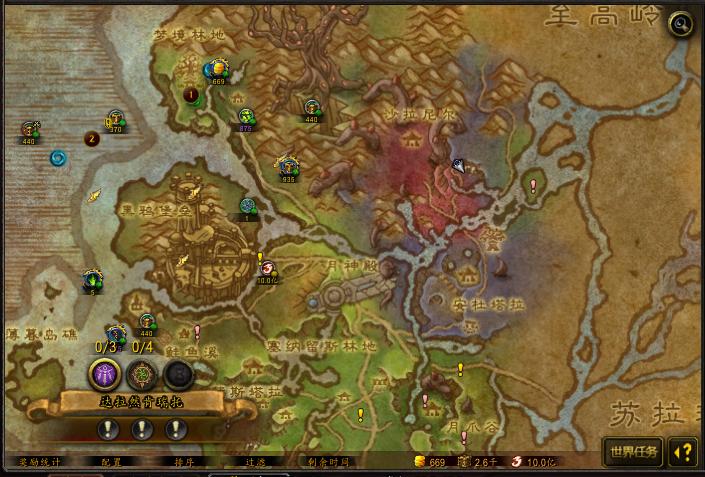Select the dark locked emissary icon
This screenshot has height=477, width=705.
tap(178, 374)
